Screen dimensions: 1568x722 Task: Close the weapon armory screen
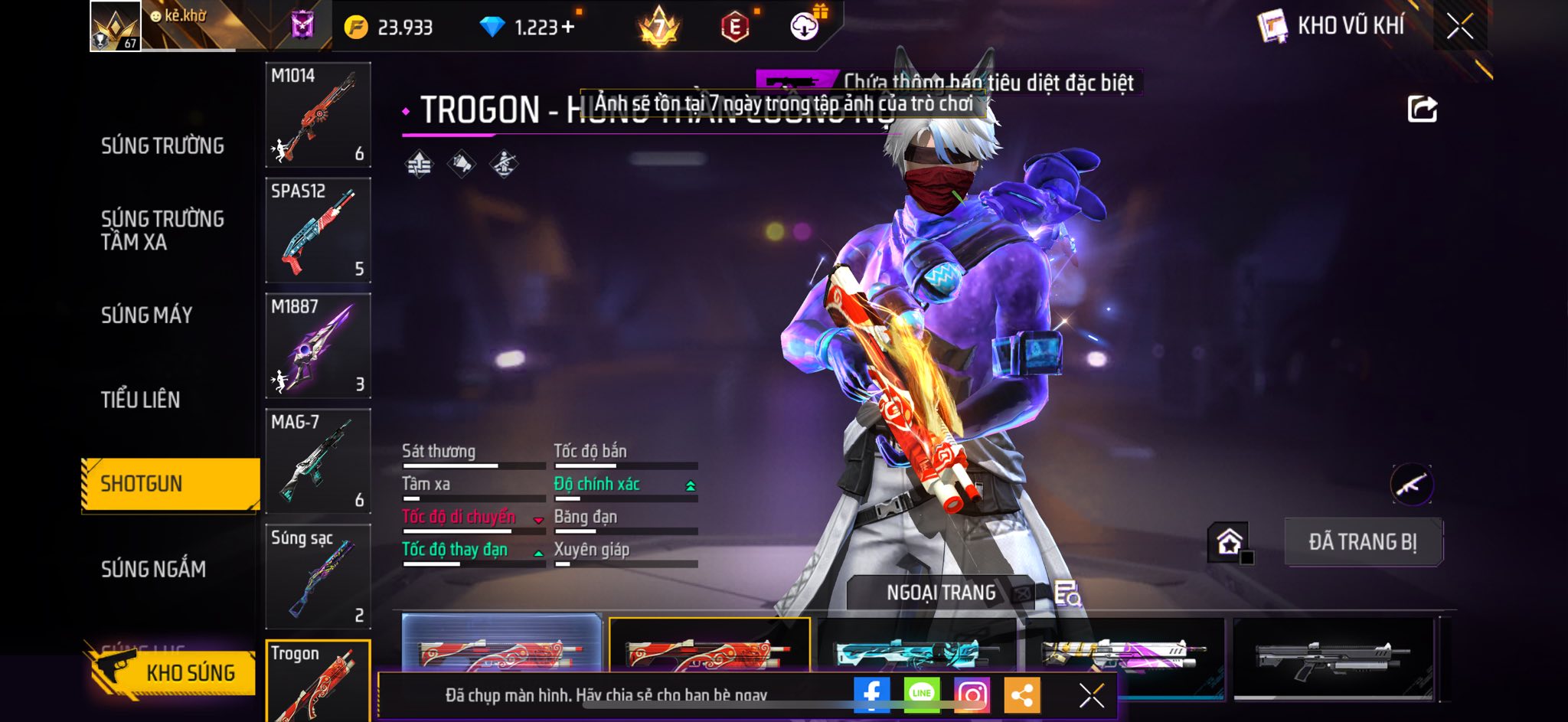1459,27
